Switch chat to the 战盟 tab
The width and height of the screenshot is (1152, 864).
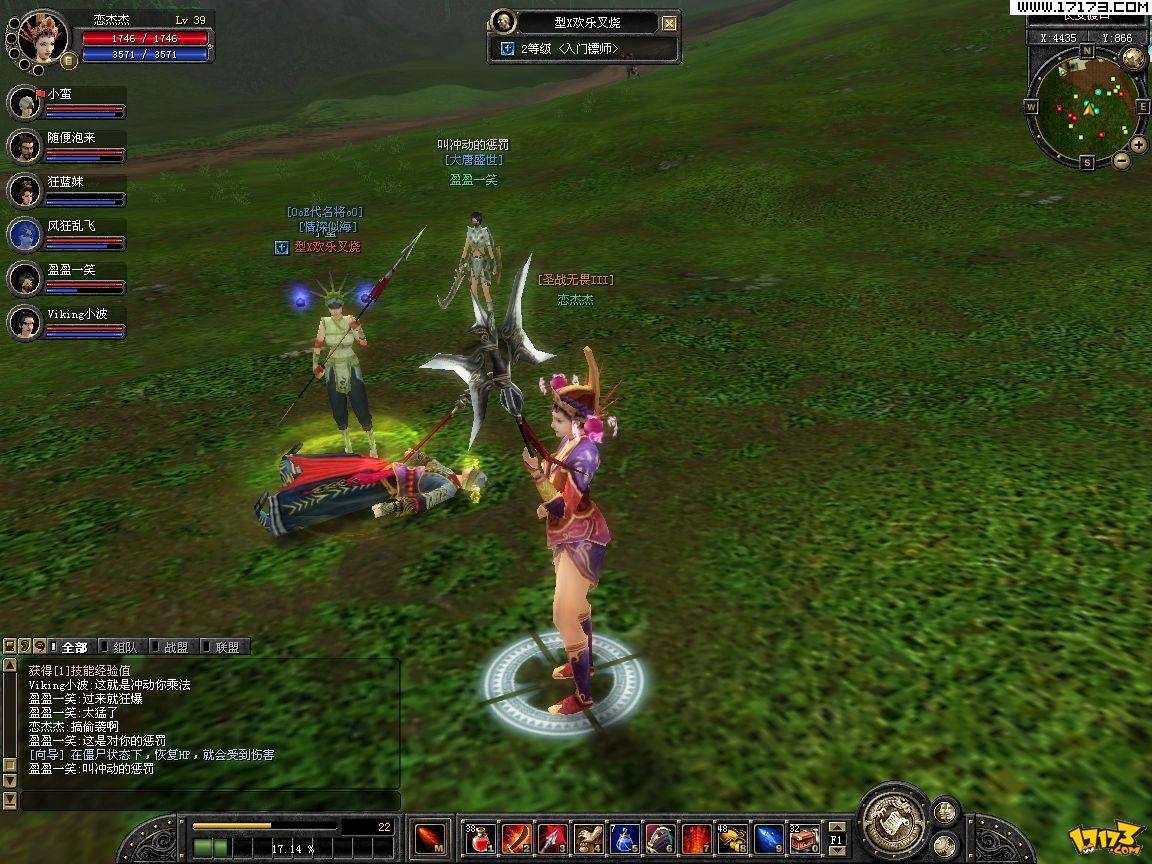175,647
